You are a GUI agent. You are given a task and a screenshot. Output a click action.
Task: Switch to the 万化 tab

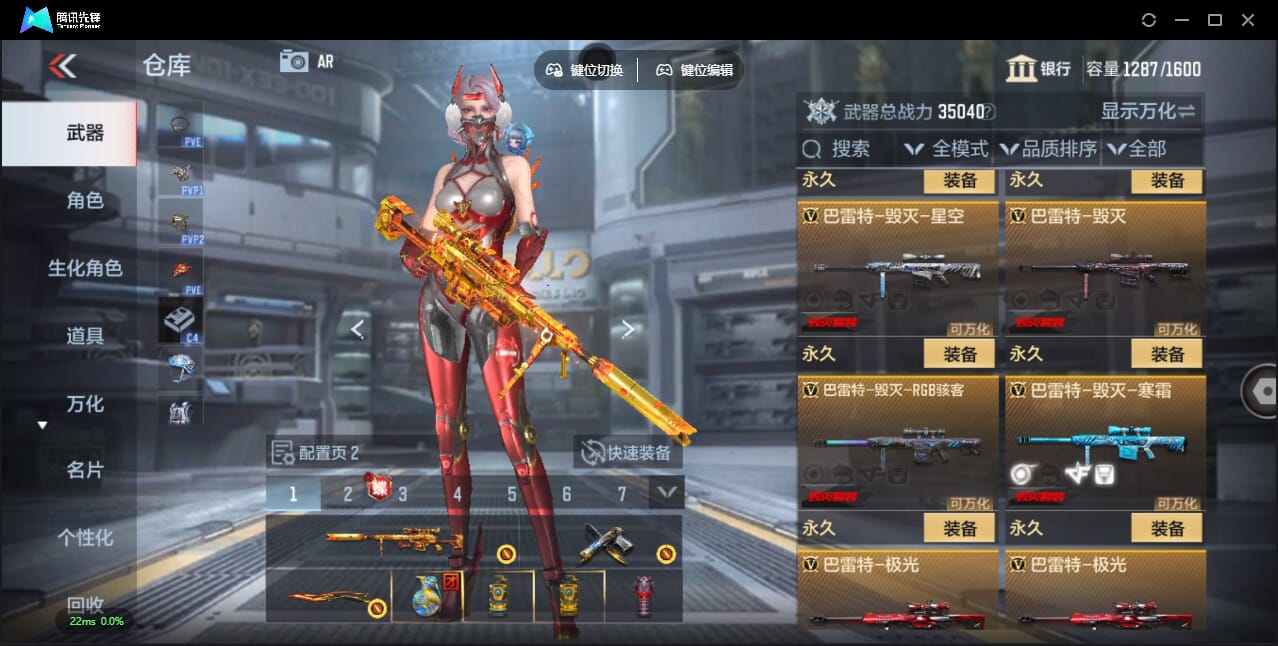[85, 404]
